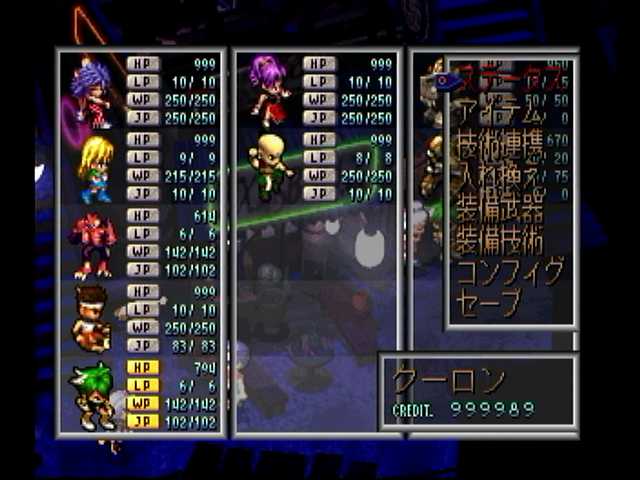The image size is (640, 480).
Task: Open the 装備武器 weapon equipment menu
Action: 501,210
